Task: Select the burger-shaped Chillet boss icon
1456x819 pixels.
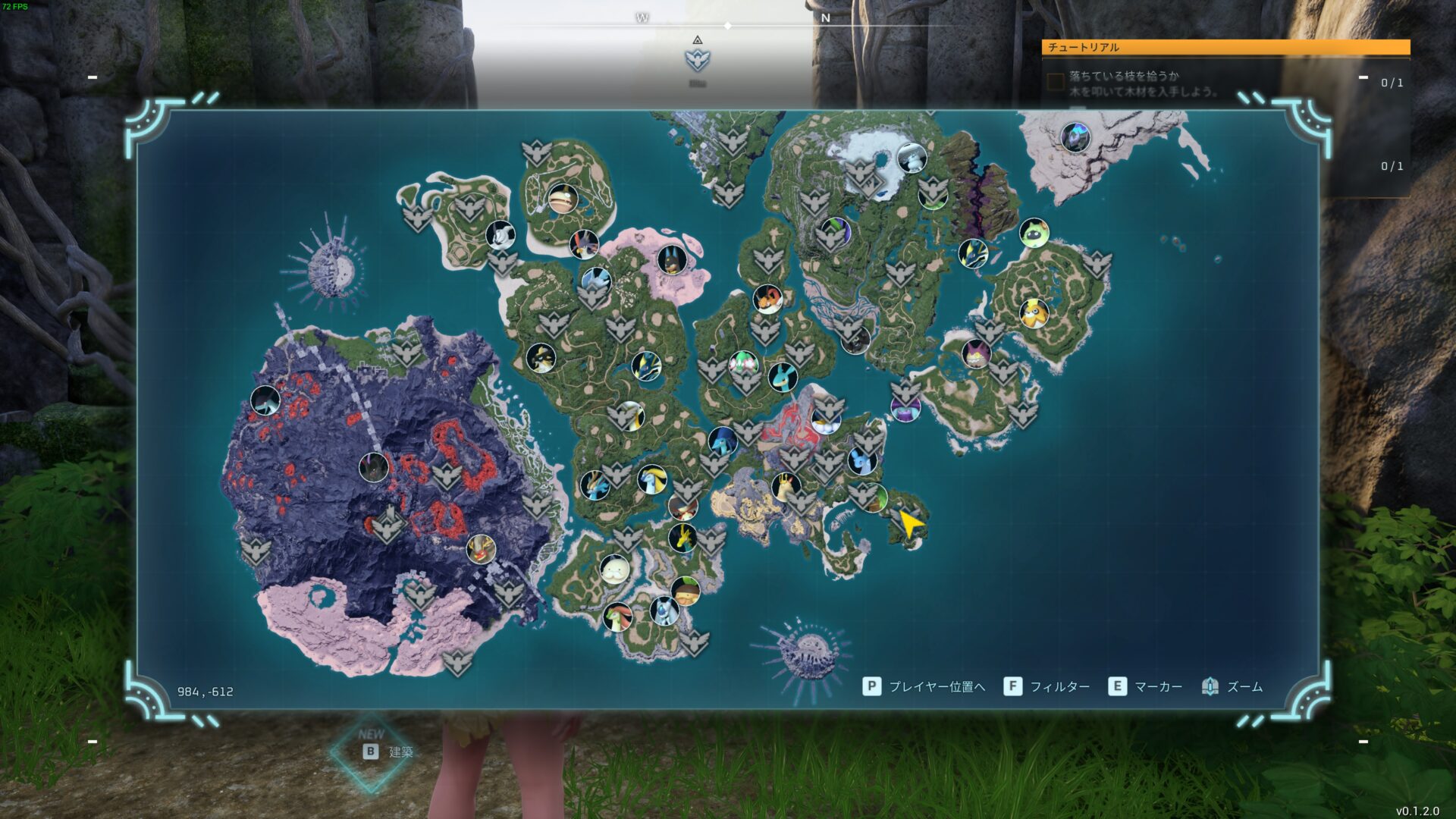Action: 562,199
